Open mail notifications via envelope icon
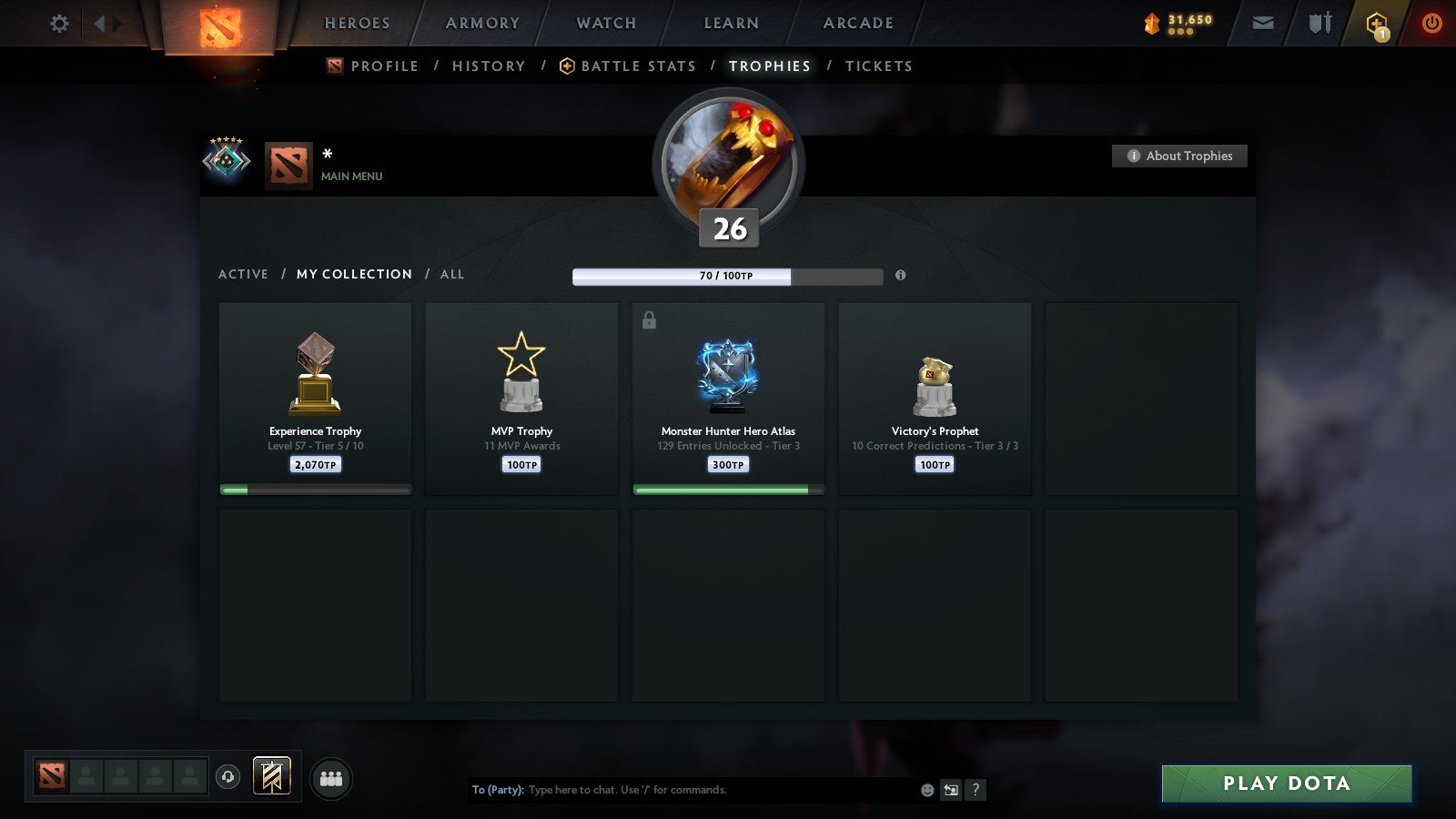Screen dimensions: 1456x819 coord(1263,24)
